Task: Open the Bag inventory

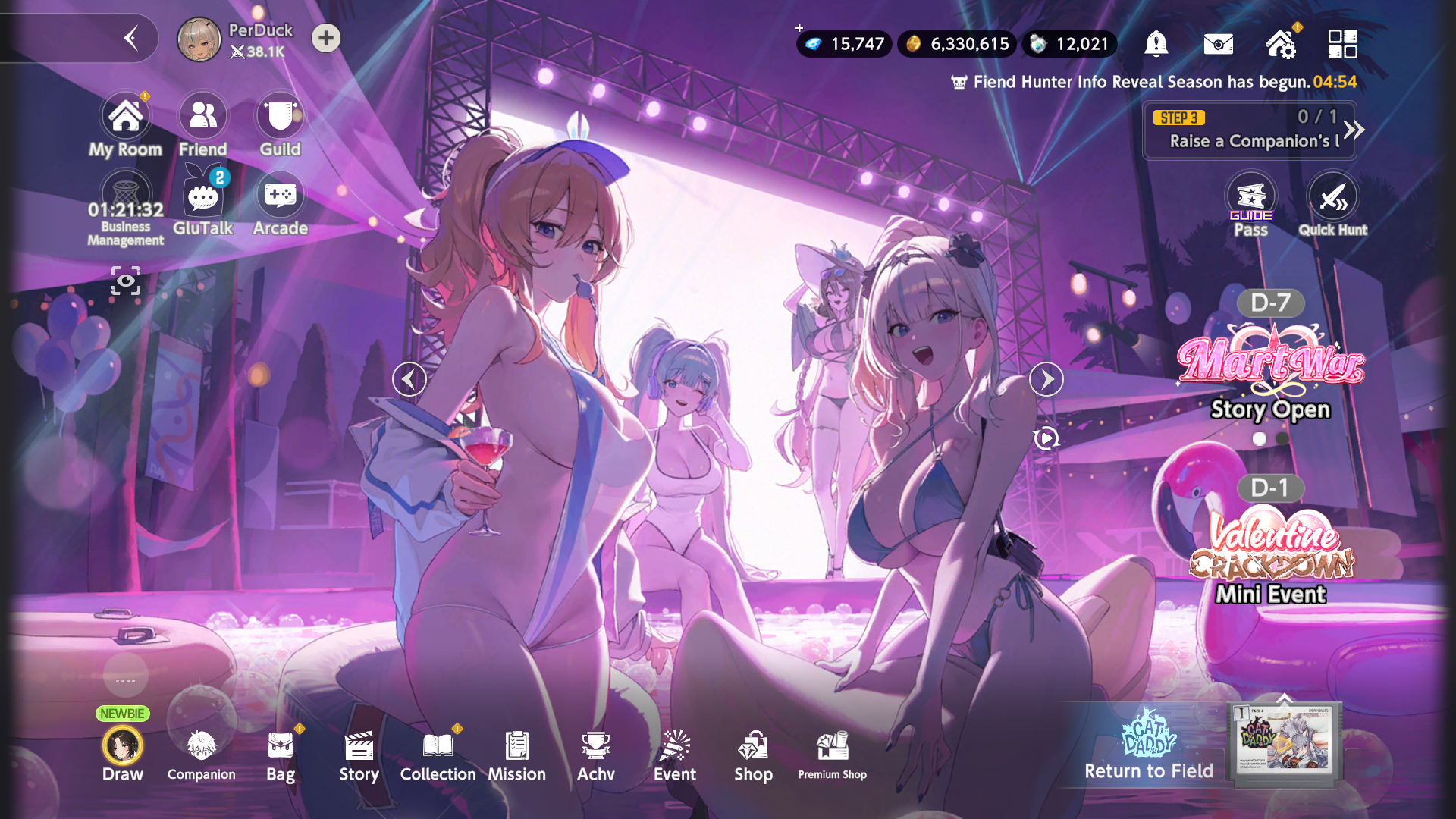Action: tap(281, 752)
